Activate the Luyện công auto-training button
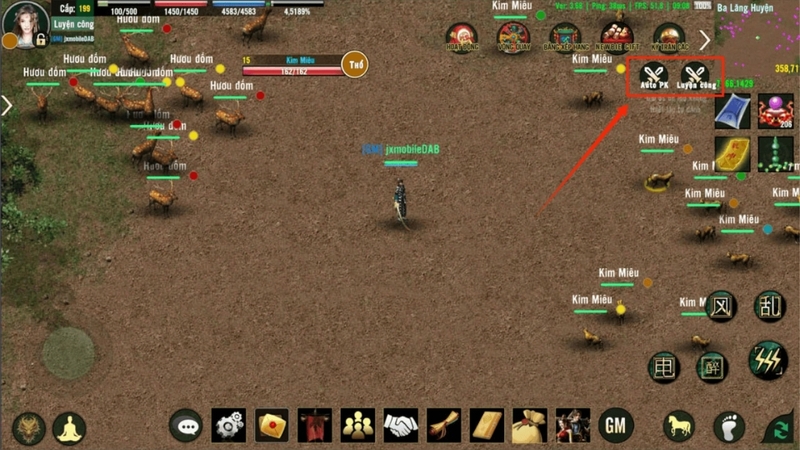 (695, 75)
